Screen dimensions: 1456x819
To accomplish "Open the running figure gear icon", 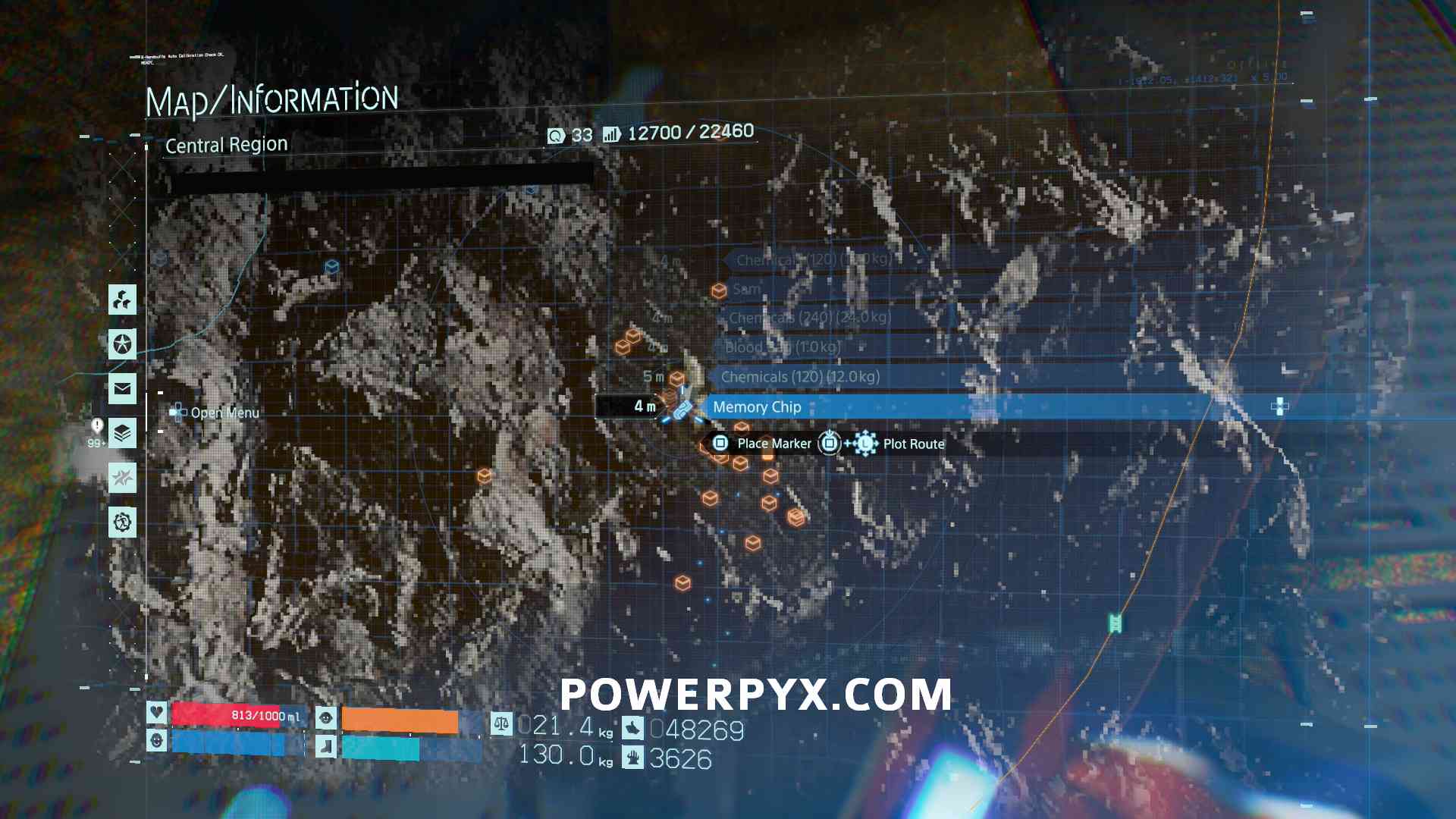I will click(122, 522).
